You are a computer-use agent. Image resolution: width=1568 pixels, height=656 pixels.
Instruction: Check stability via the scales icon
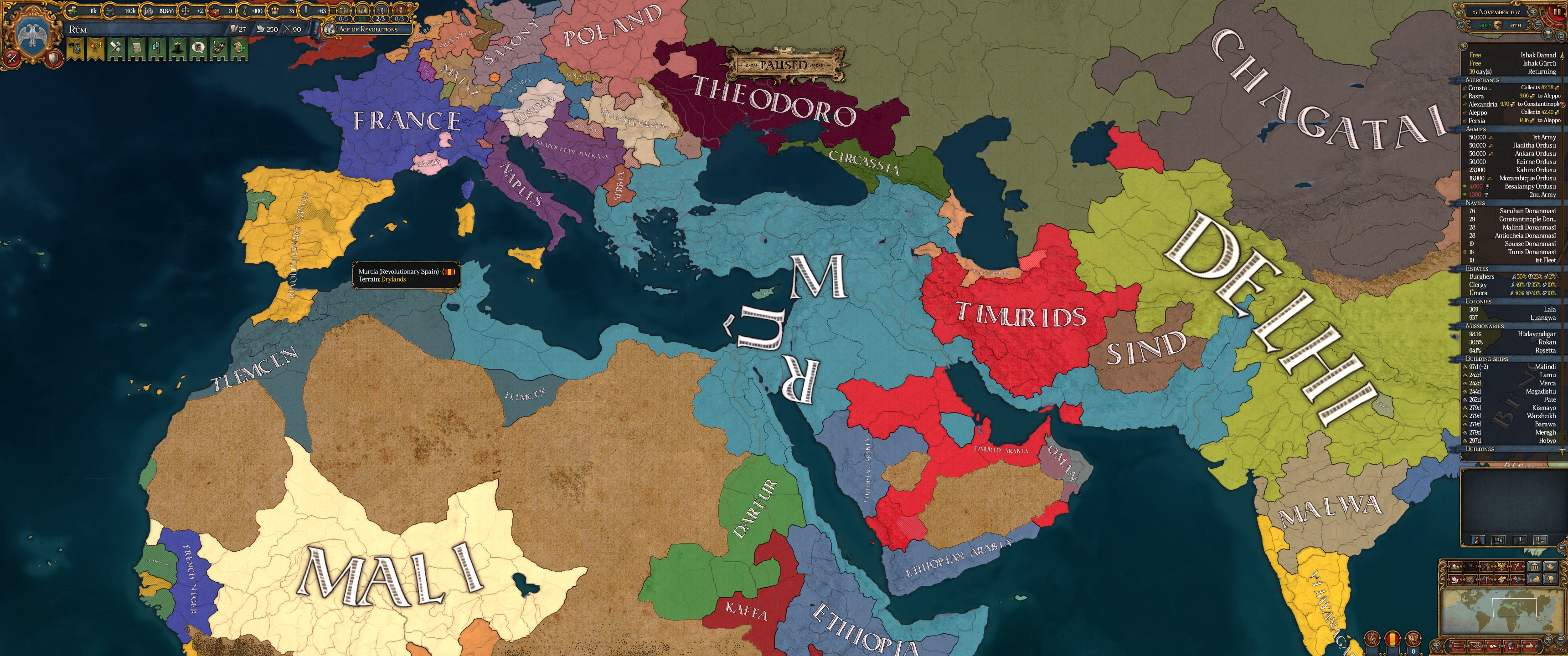pyautogui.click(x=186, y=10)
